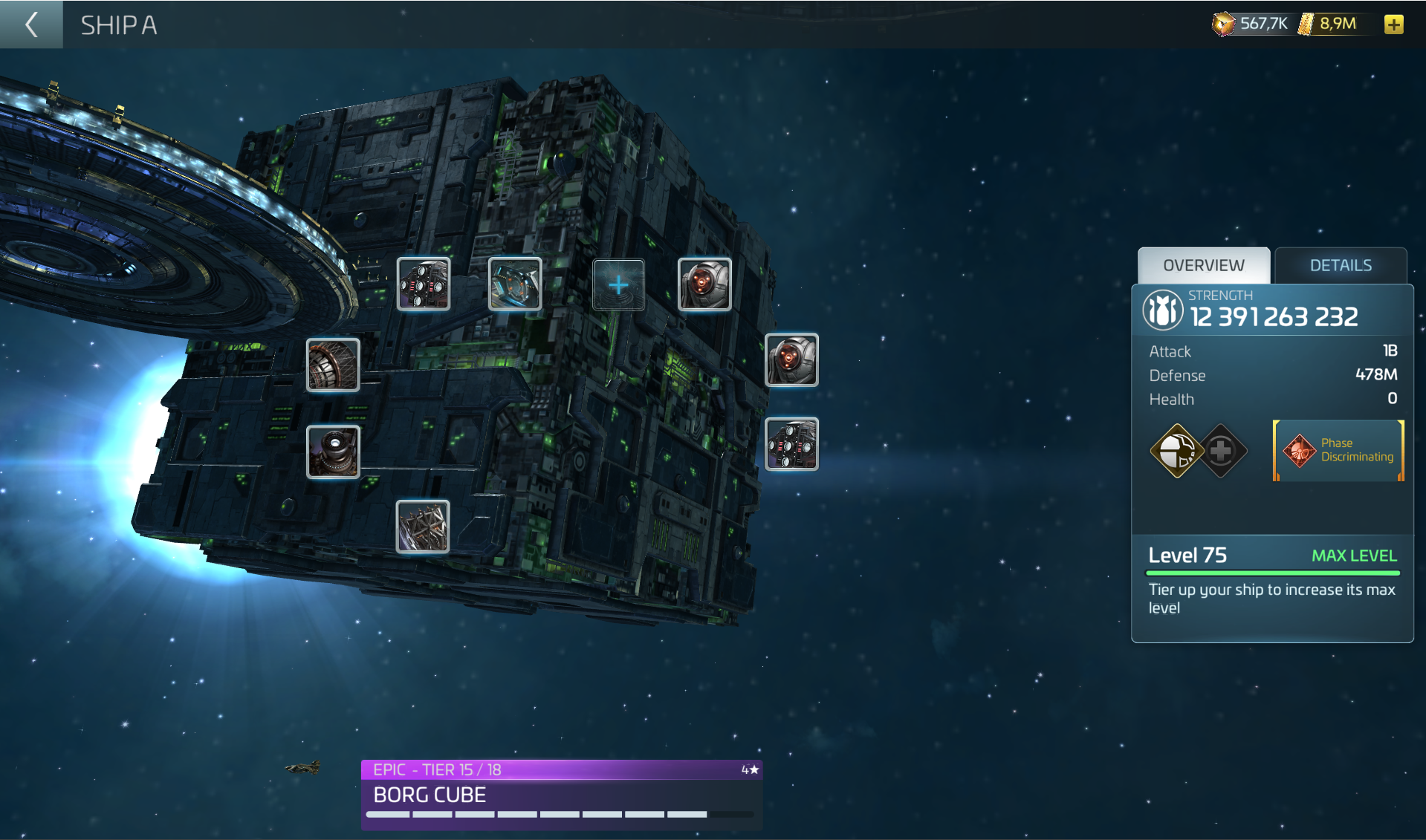1426x840 pixels.
Task: Open the Phase Discriminating ability badge
Action: [x=1338, y=450]
